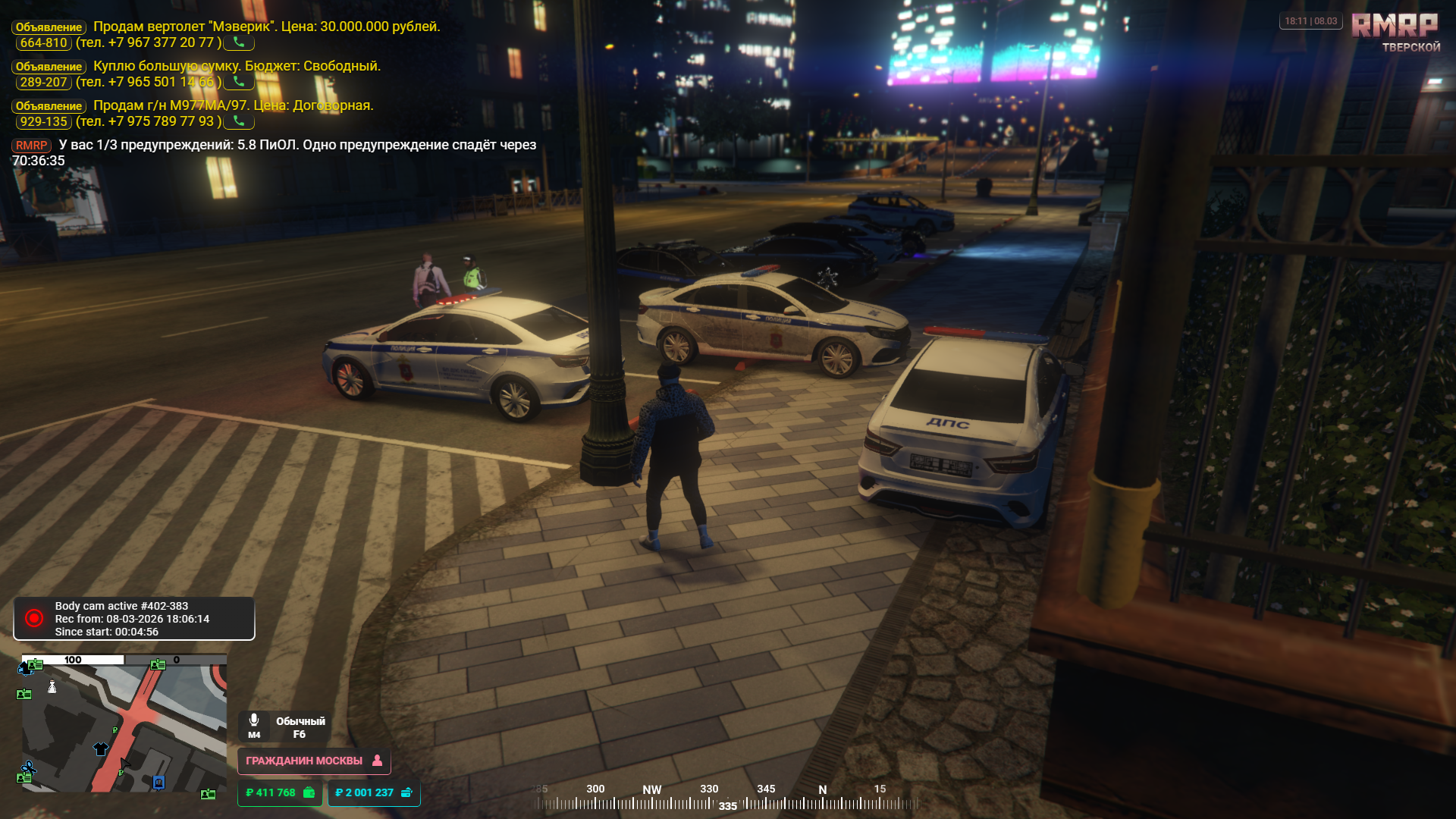The width and height of the screenshot is (1456, 819).
Task: Select the clothing shop t-shirt map marker
Action: (x=101, y=749)
